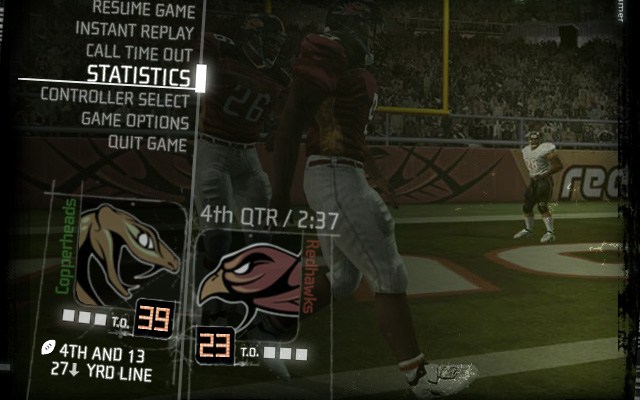Open the Statistics screen
Image resolution: width=640 pixels, height=400 pixels.
point(138,76)
